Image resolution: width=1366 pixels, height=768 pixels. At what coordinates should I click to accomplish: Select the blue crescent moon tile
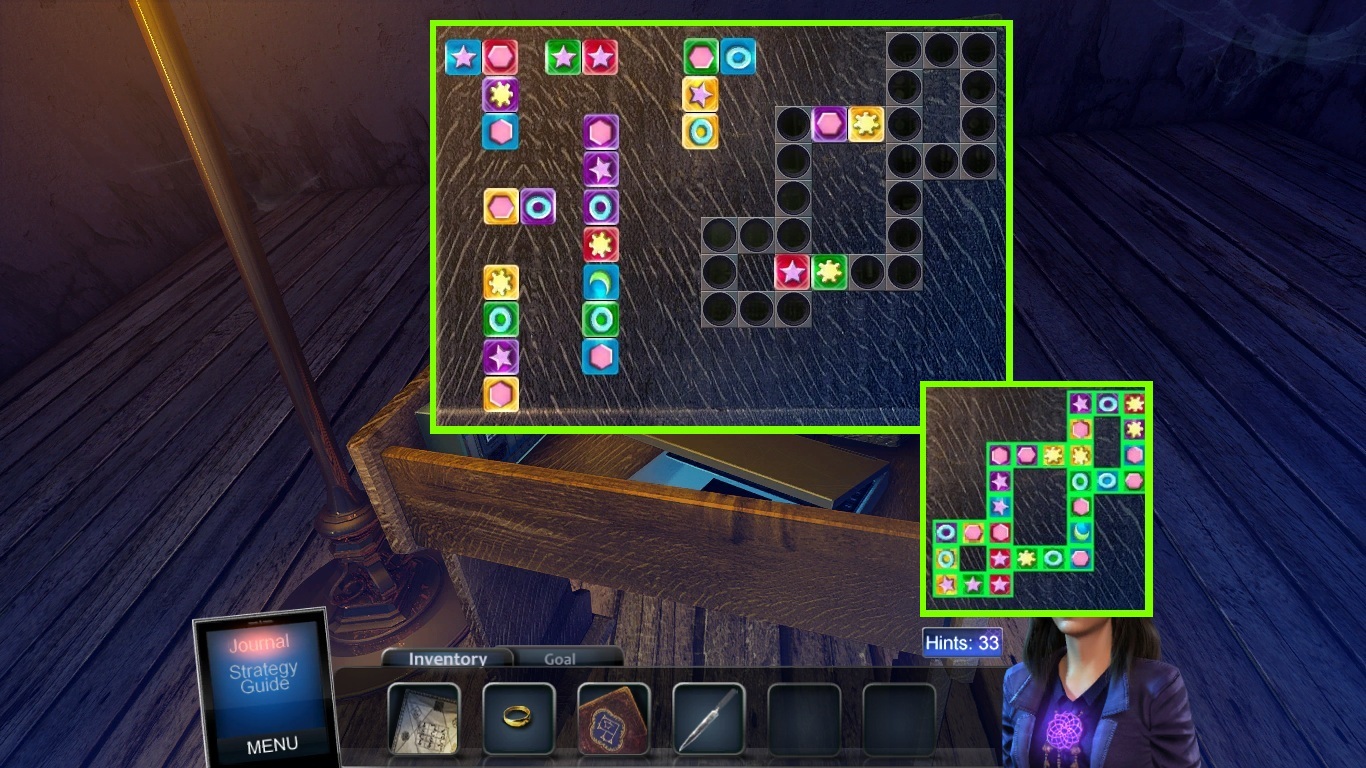click(602, 280)
